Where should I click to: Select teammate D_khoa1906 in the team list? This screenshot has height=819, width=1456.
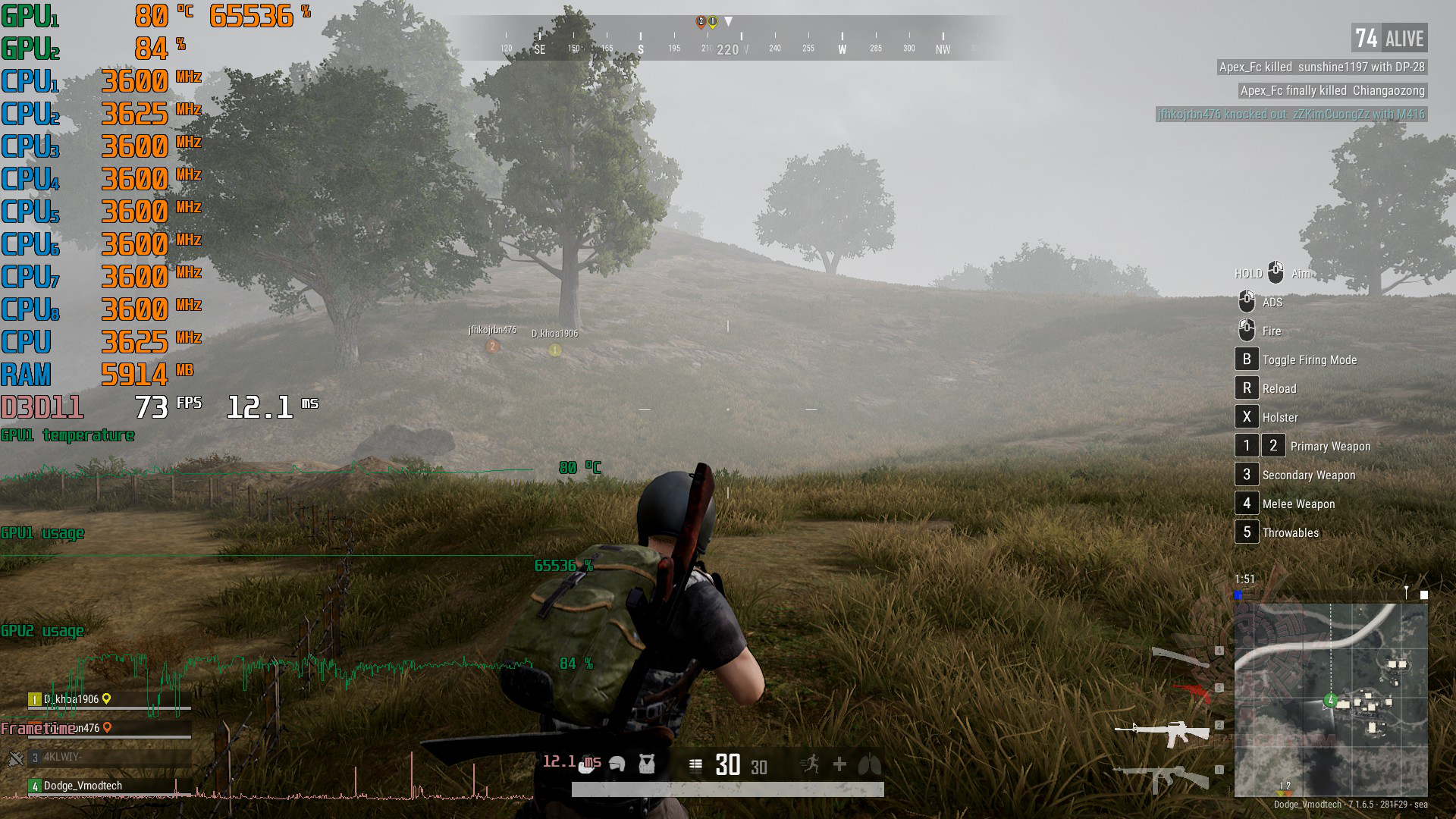pos(72,699)
